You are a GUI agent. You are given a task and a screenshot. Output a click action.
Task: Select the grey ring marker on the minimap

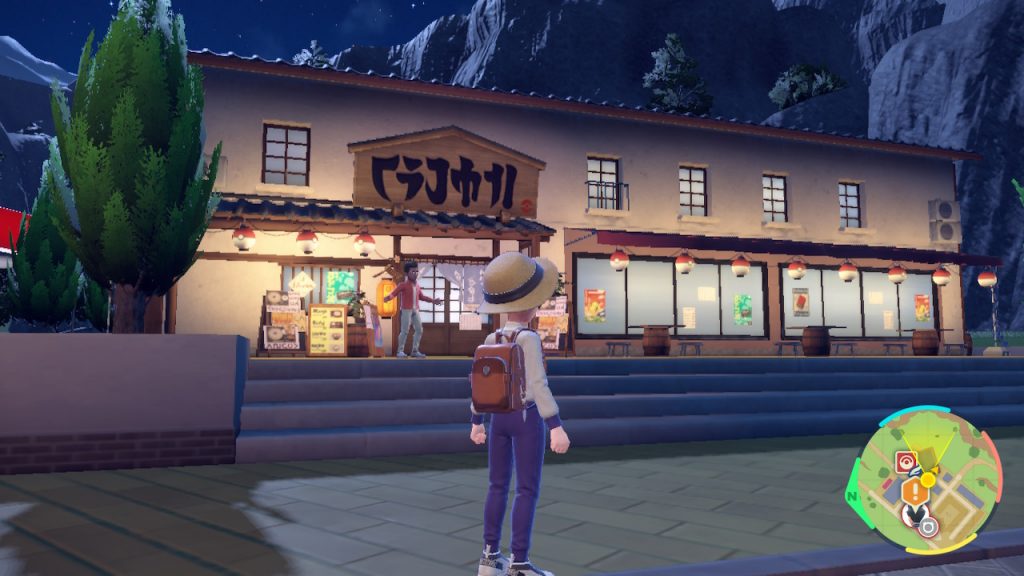click(929, 525)
